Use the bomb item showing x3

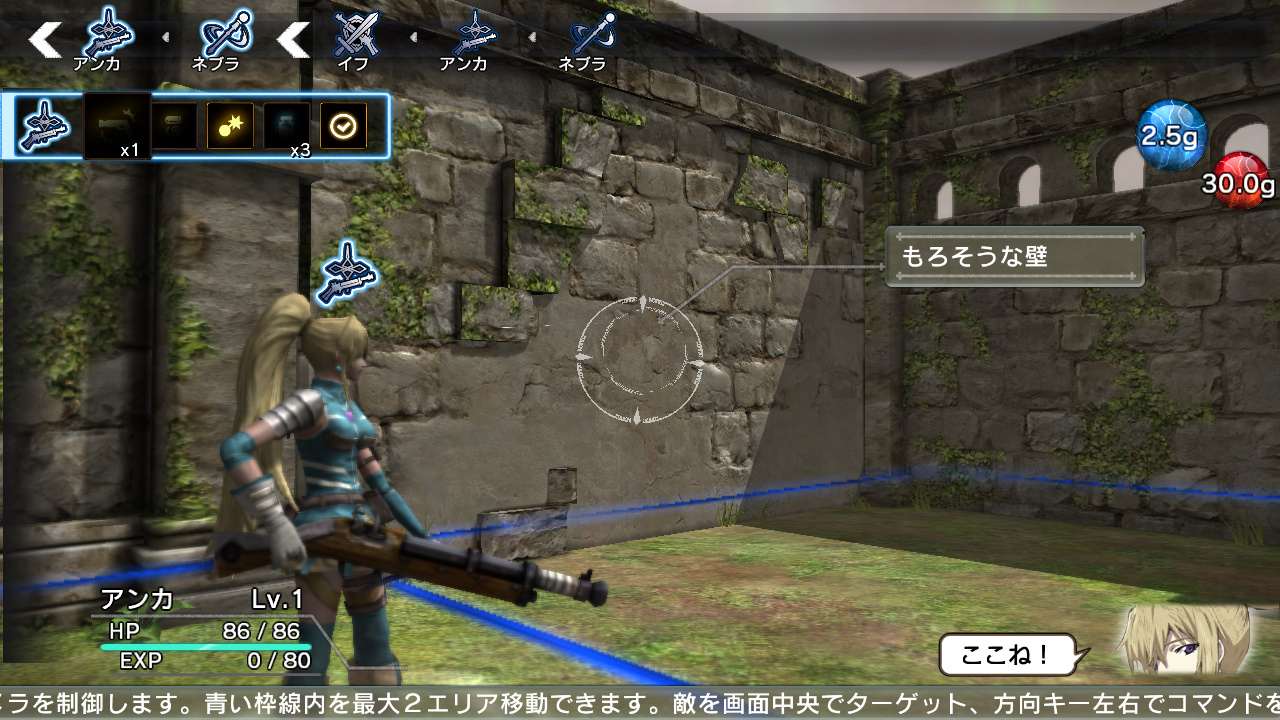[230, 125]
